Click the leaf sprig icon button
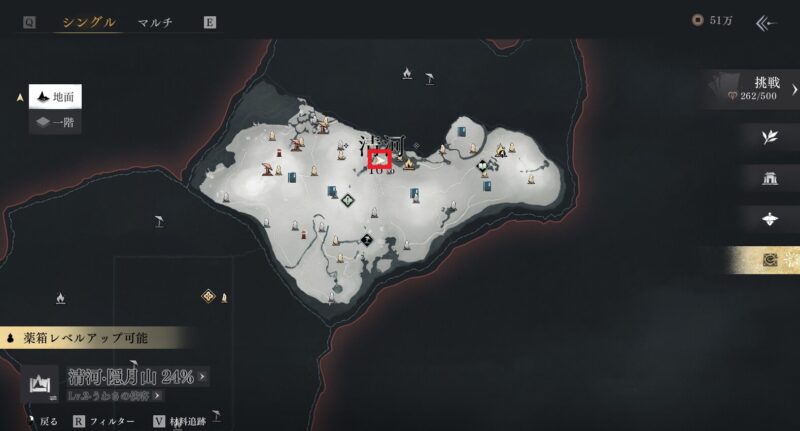This screenshot has width=800, height=431. pos(769,138)
